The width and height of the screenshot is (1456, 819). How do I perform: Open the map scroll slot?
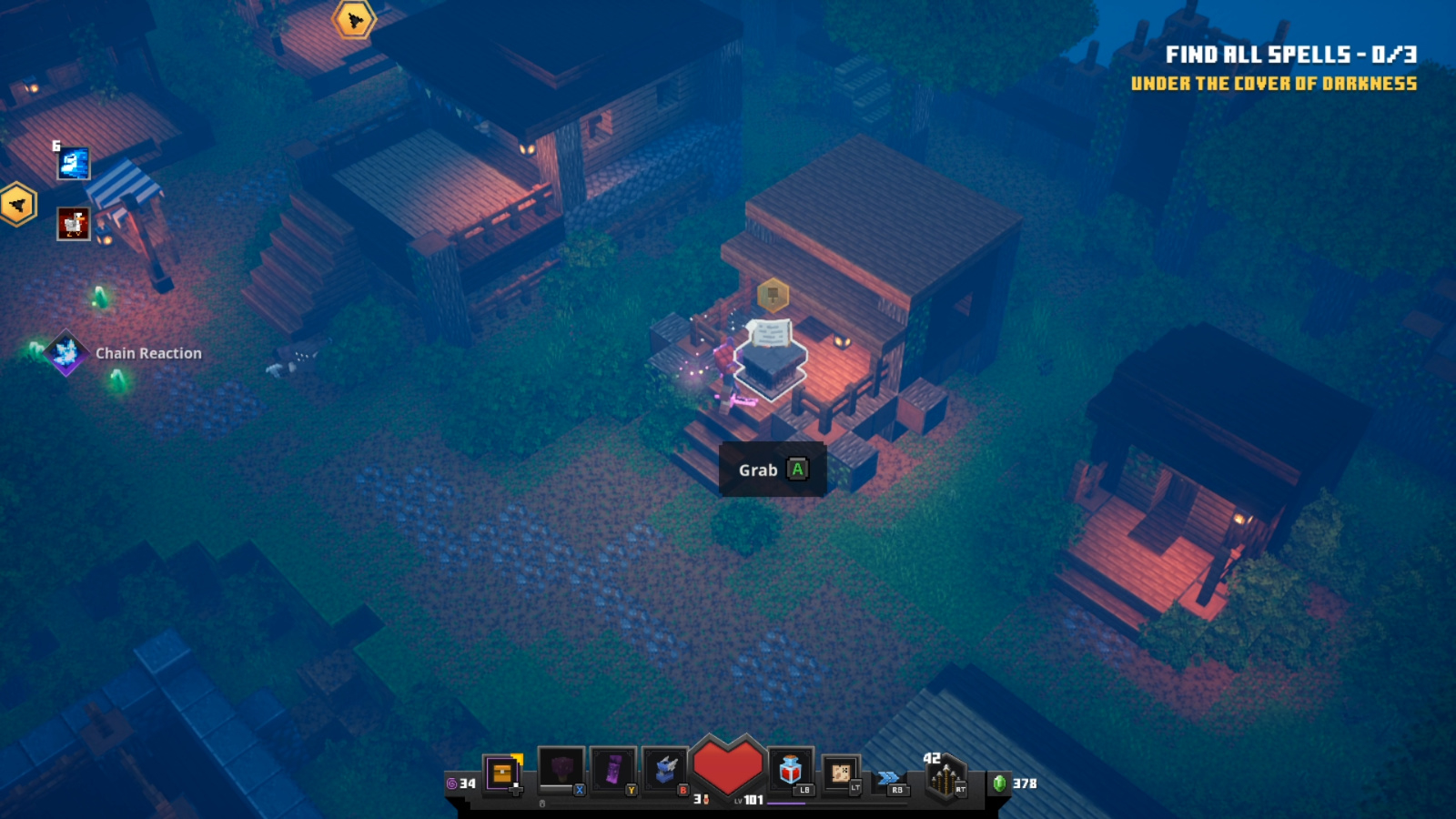[841, 773]
